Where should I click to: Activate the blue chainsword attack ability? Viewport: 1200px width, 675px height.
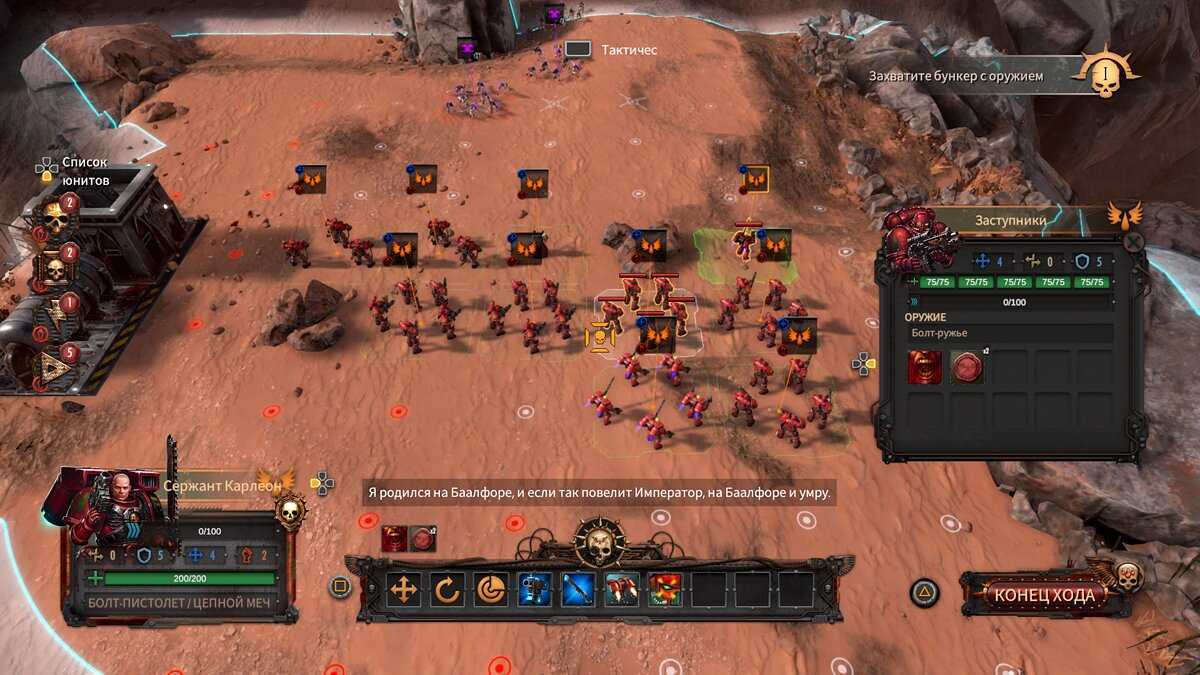click(x=579, y=590)
